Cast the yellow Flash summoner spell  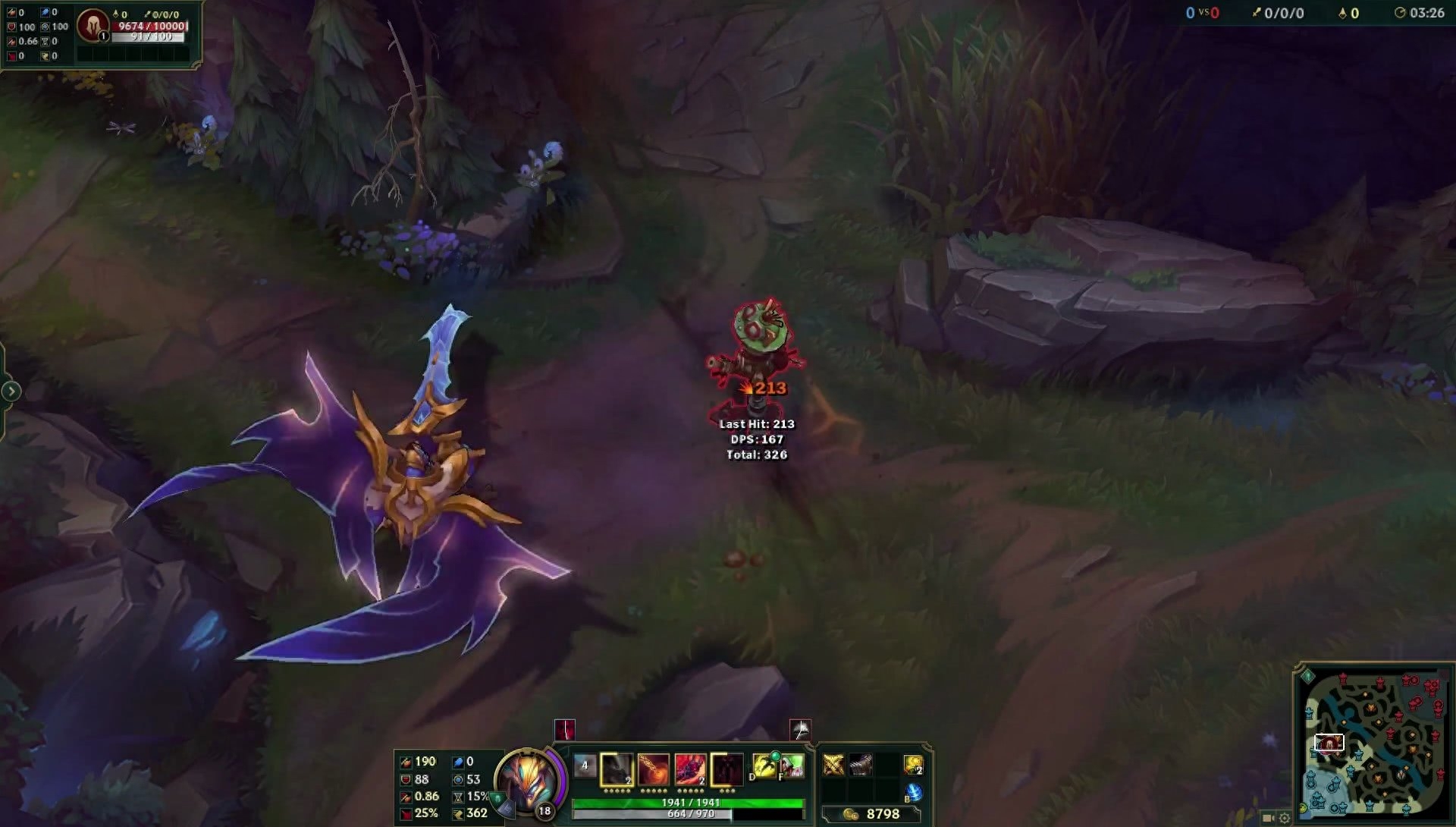click(764, 766)
